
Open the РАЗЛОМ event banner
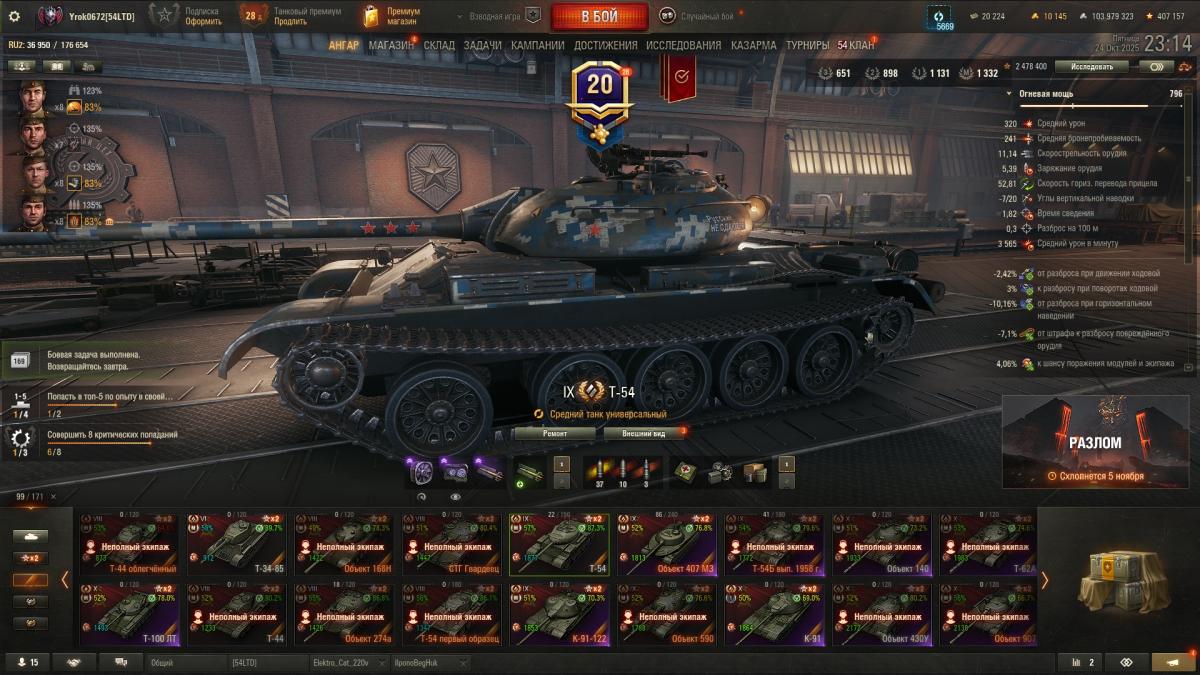click(1095, 442)
